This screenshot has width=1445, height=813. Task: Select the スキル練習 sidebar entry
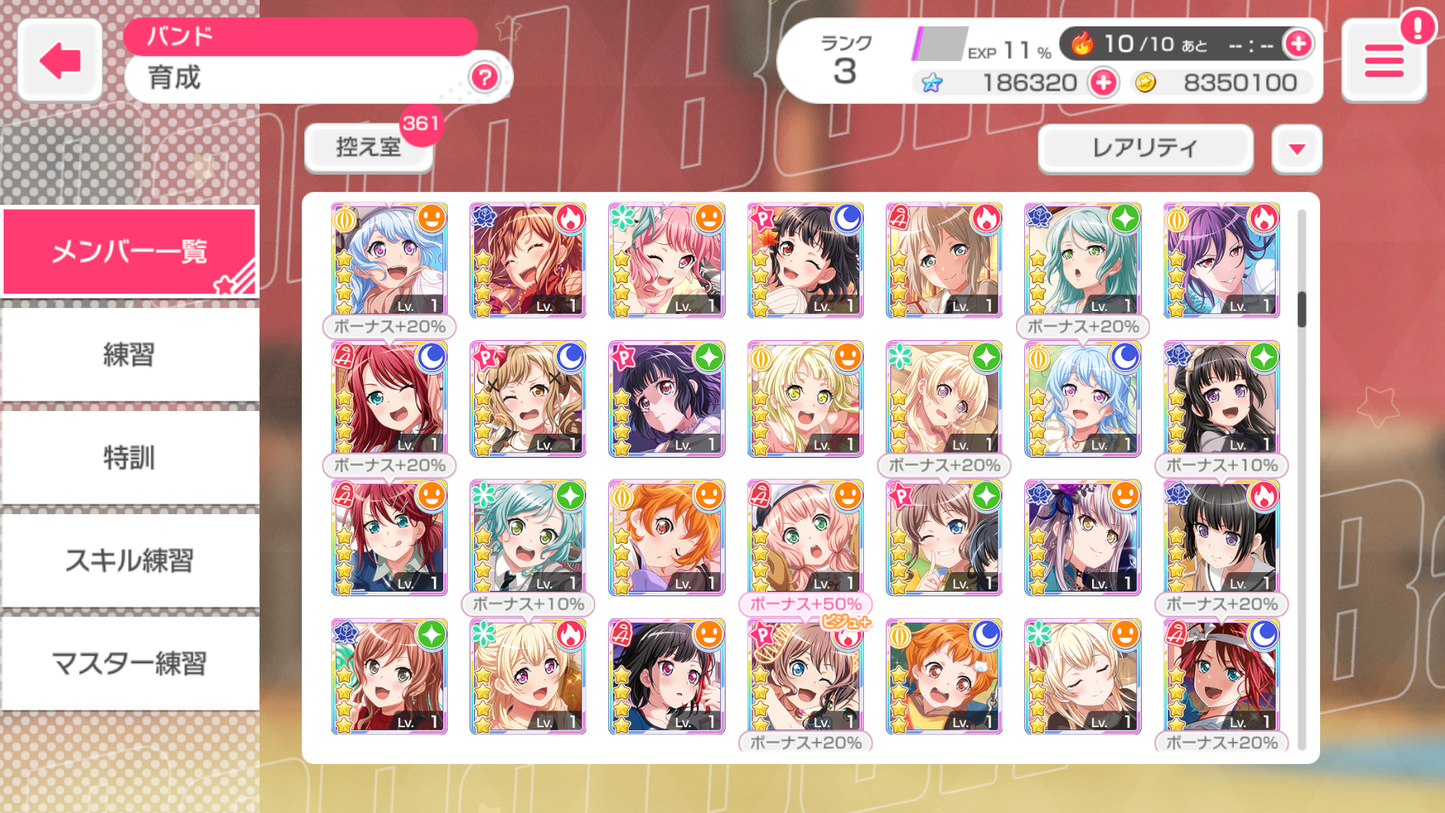(x=130, y=561)
